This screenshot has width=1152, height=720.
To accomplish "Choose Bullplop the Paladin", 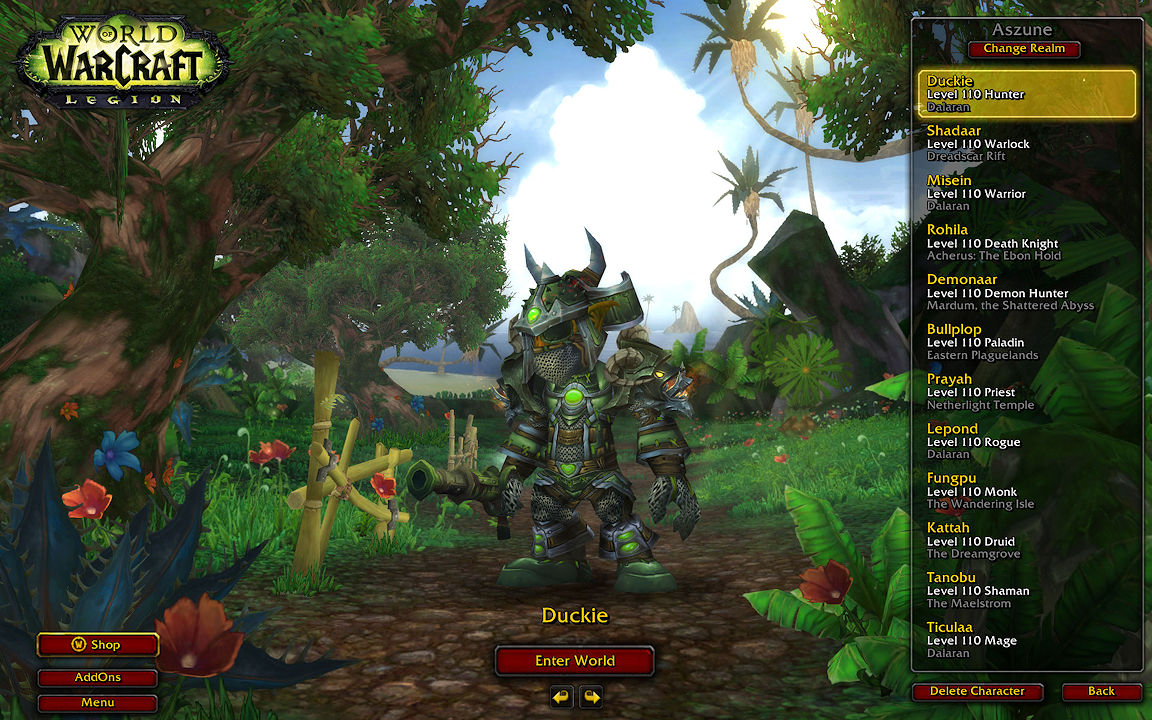I will click(1027, 342).
